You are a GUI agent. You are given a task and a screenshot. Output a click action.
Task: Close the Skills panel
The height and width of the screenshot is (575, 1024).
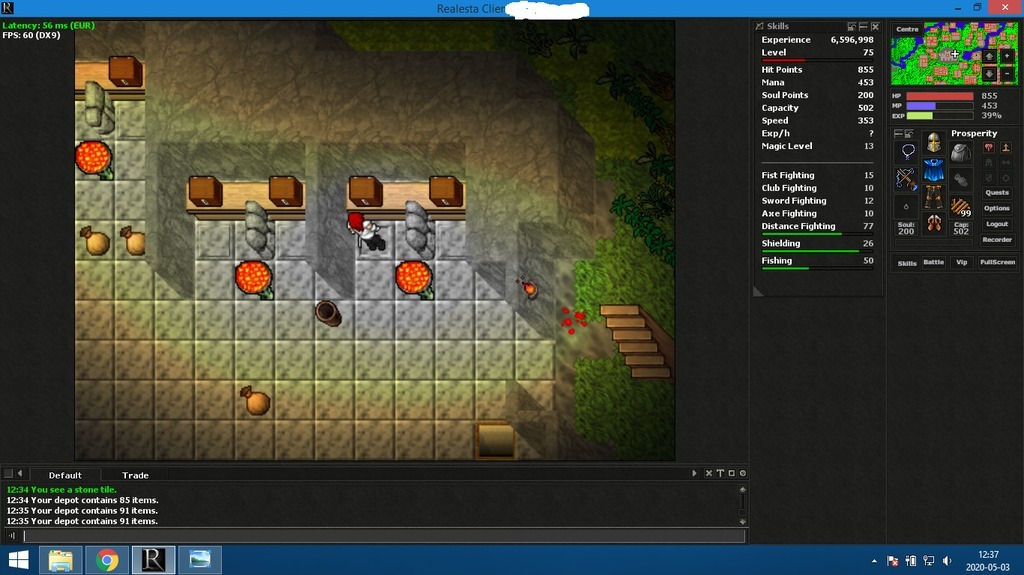coord(875,27)
